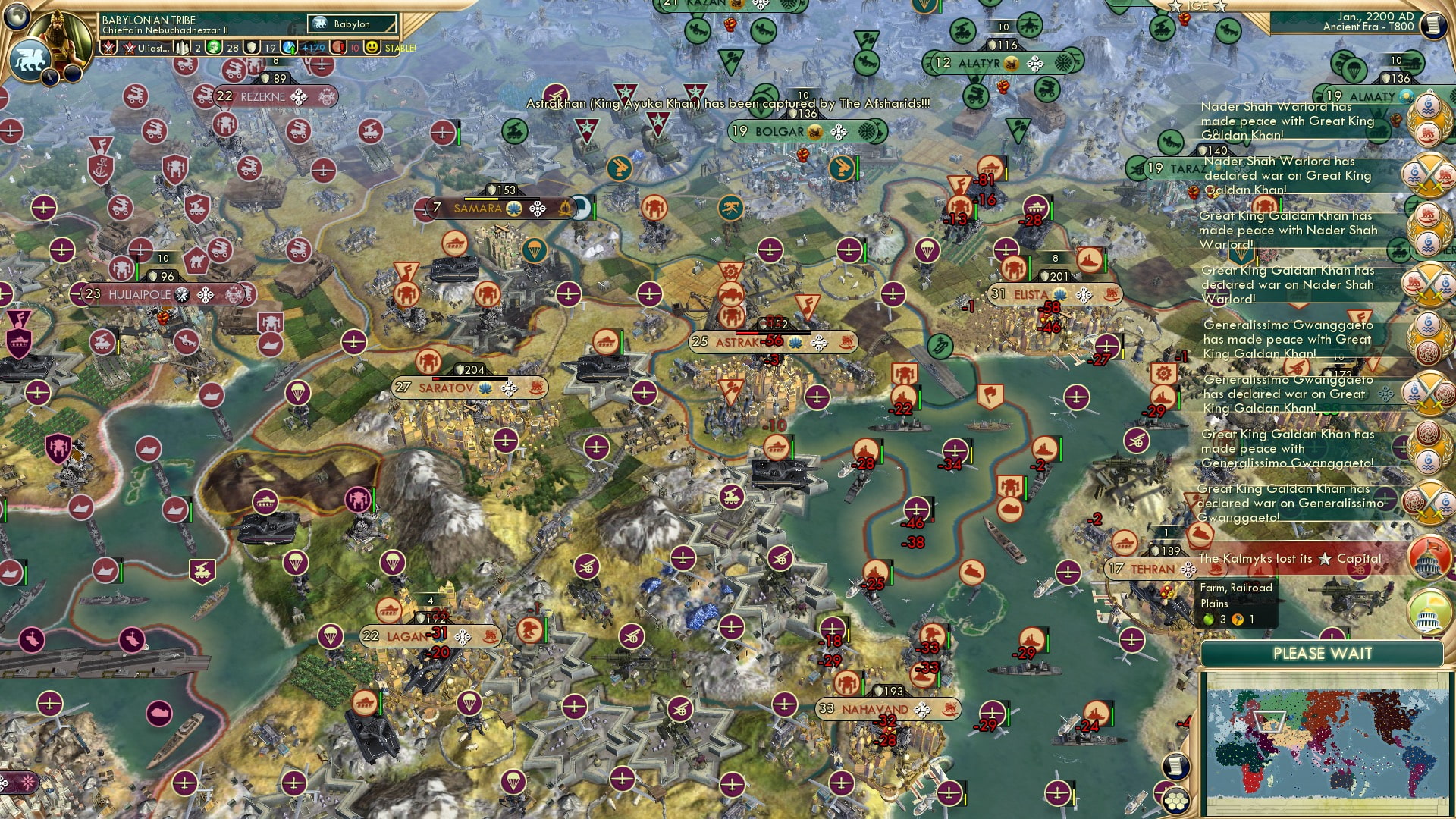Click the STABLE! happiness smiley icon

pyautogui.click(x=372, y=48)
